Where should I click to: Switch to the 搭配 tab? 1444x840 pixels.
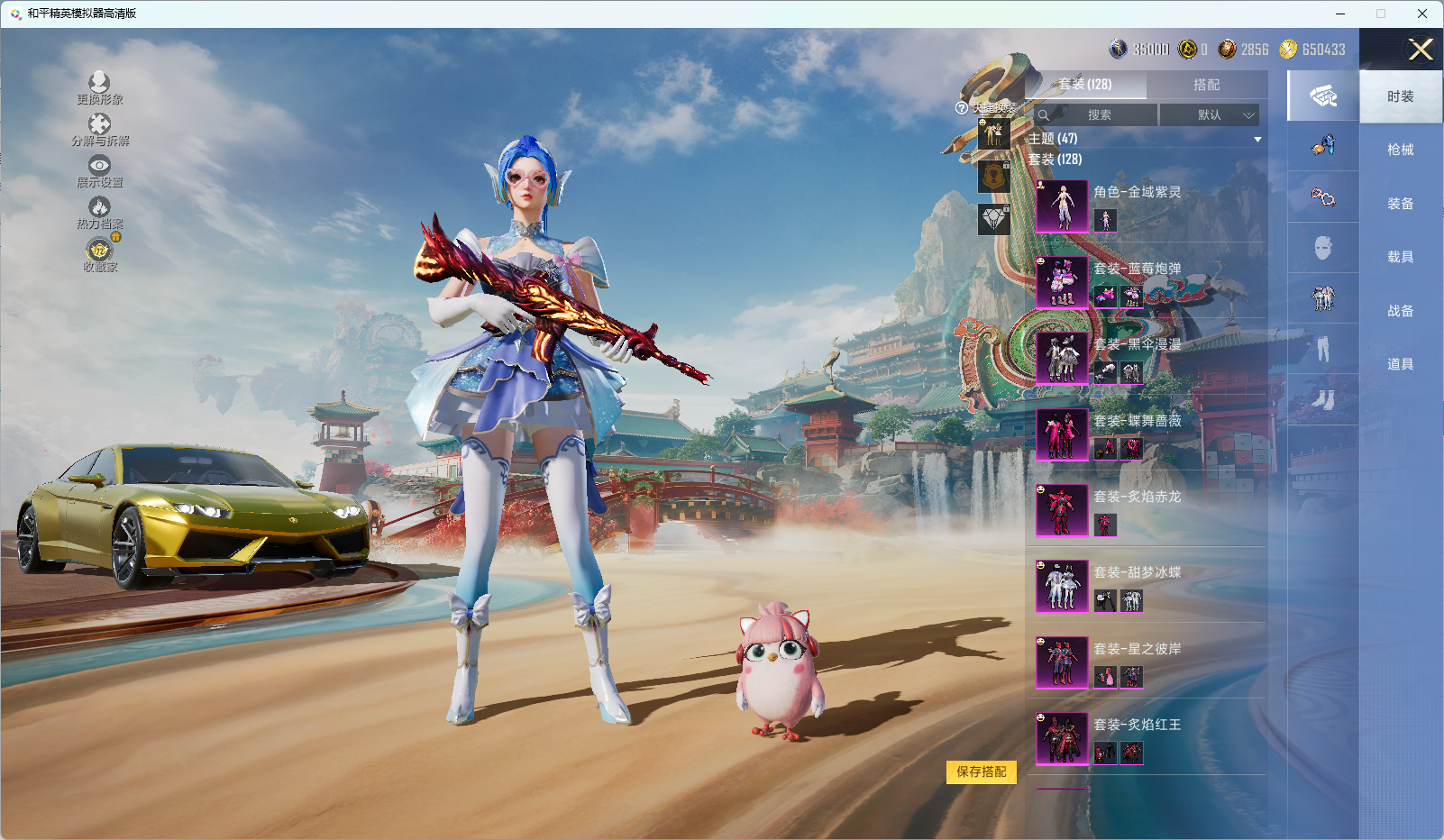click(1206, 85)
